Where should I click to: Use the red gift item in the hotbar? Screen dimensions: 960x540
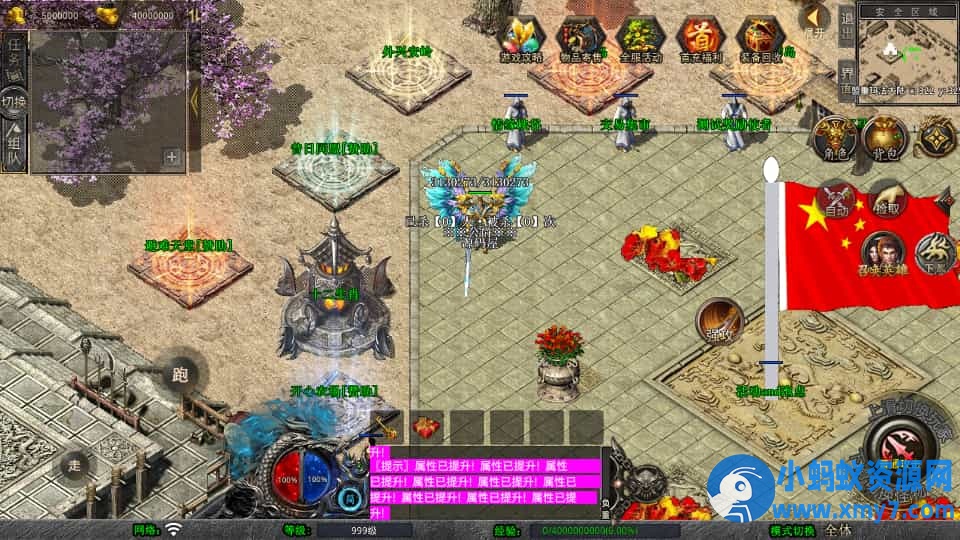point(428,427)
